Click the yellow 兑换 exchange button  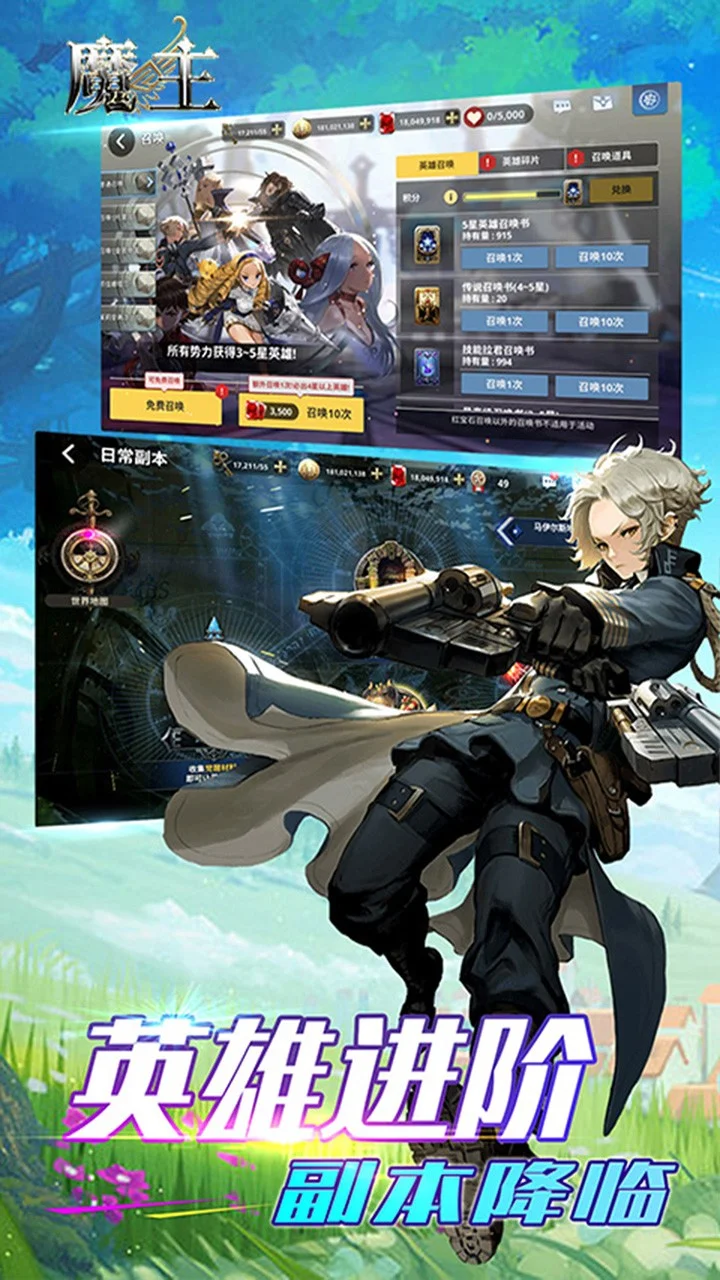(x=621, y=190)
